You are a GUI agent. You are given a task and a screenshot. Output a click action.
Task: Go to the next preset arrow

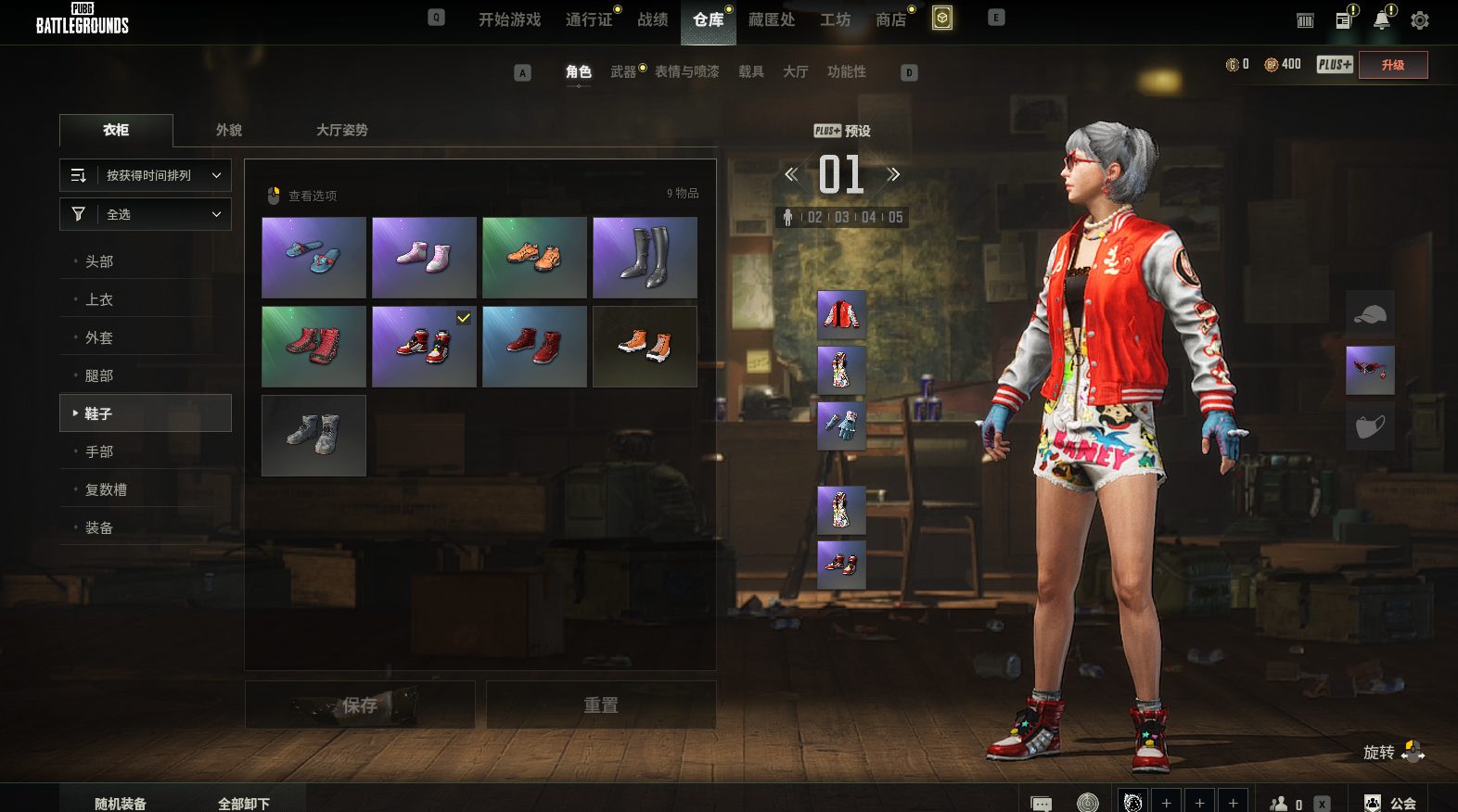tap(893, 174)
